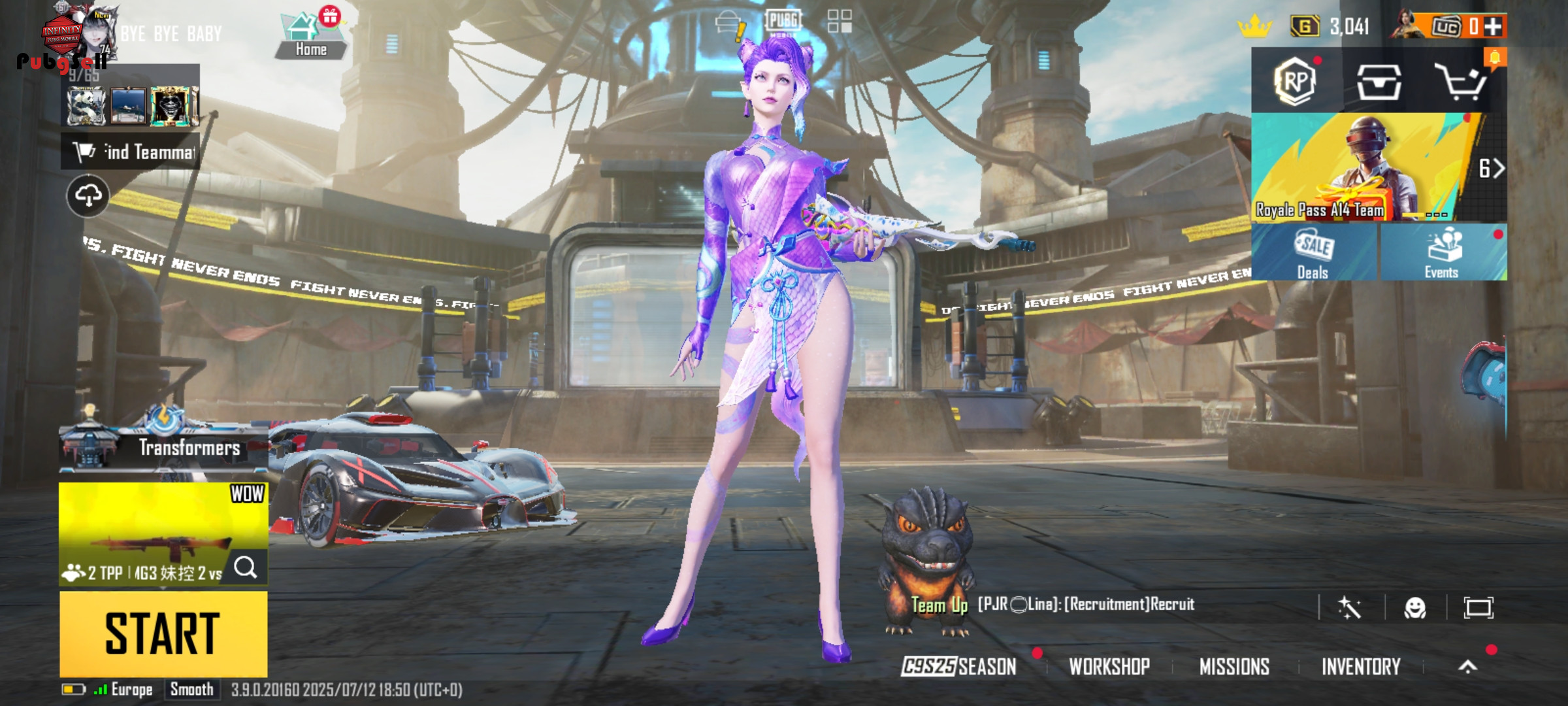
Task: Open the shopping cart shop
Action: pos(1462,82)
